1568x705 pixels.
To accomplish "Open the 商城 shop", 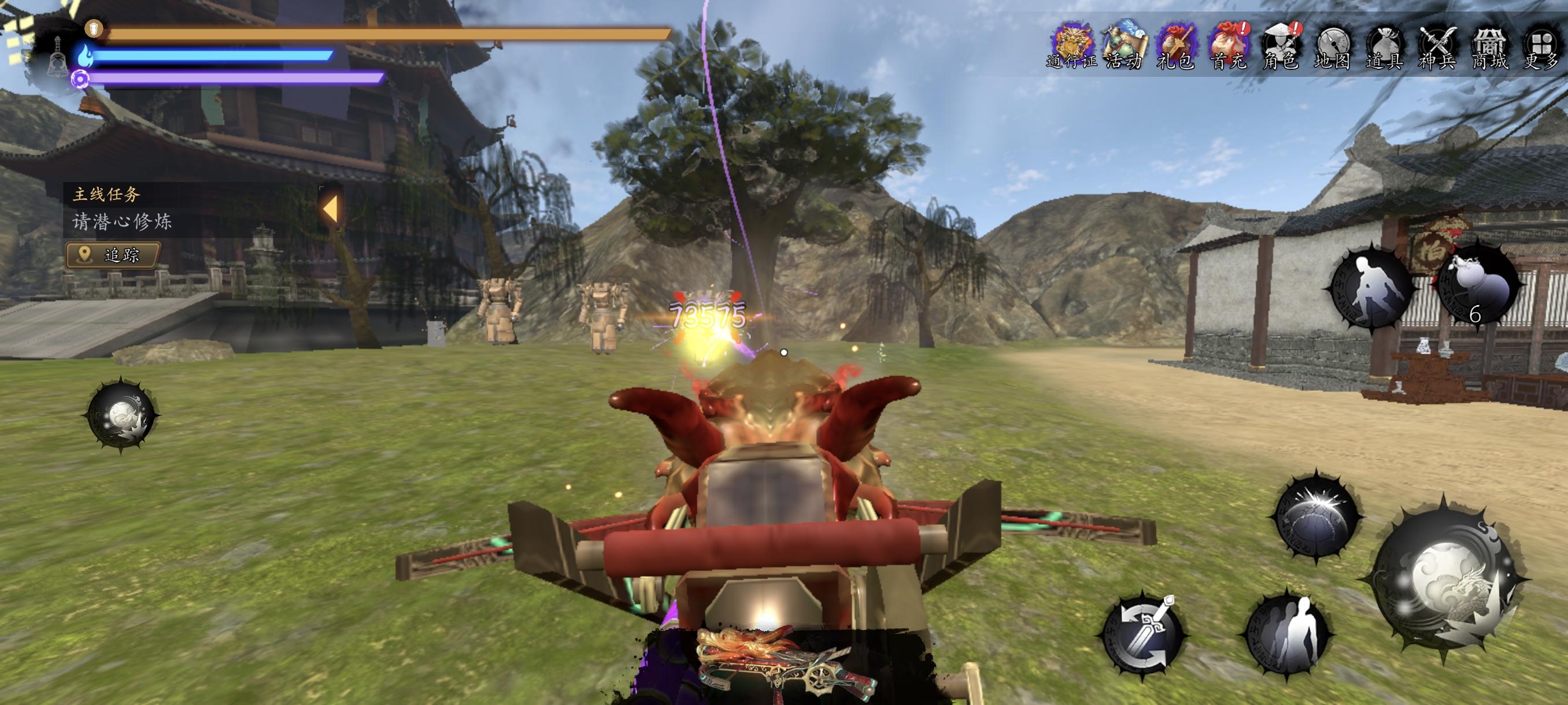I will click(1489, 44).
